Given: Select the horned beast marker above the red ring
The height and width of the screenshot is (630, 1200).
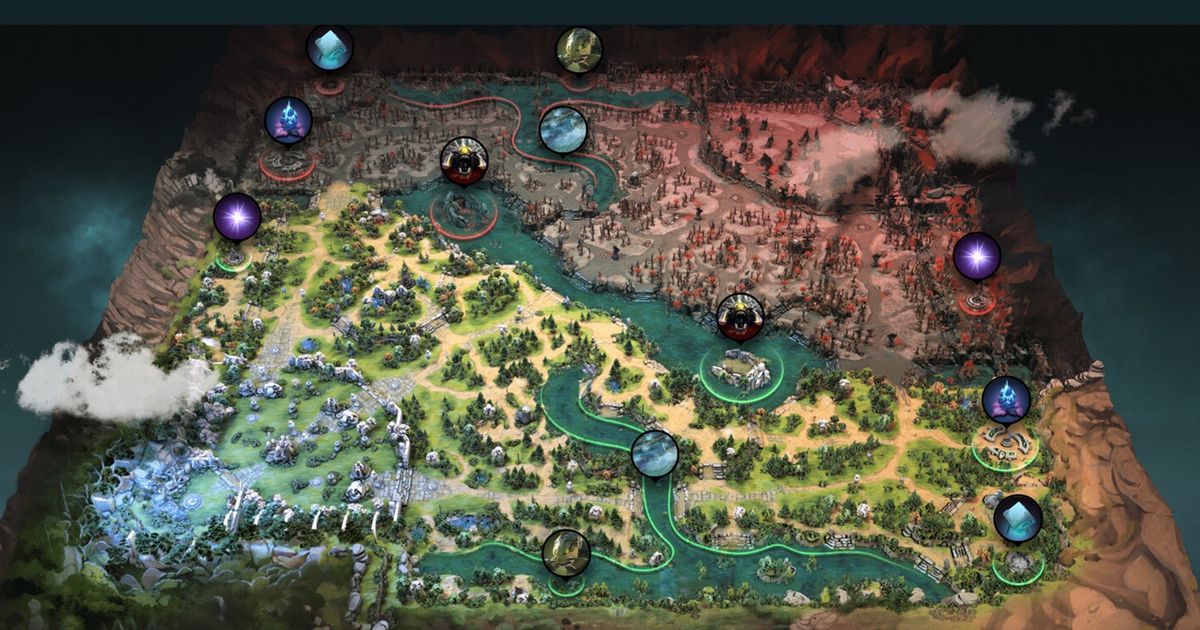Looking at the screenshot, I should coord(464,161).
